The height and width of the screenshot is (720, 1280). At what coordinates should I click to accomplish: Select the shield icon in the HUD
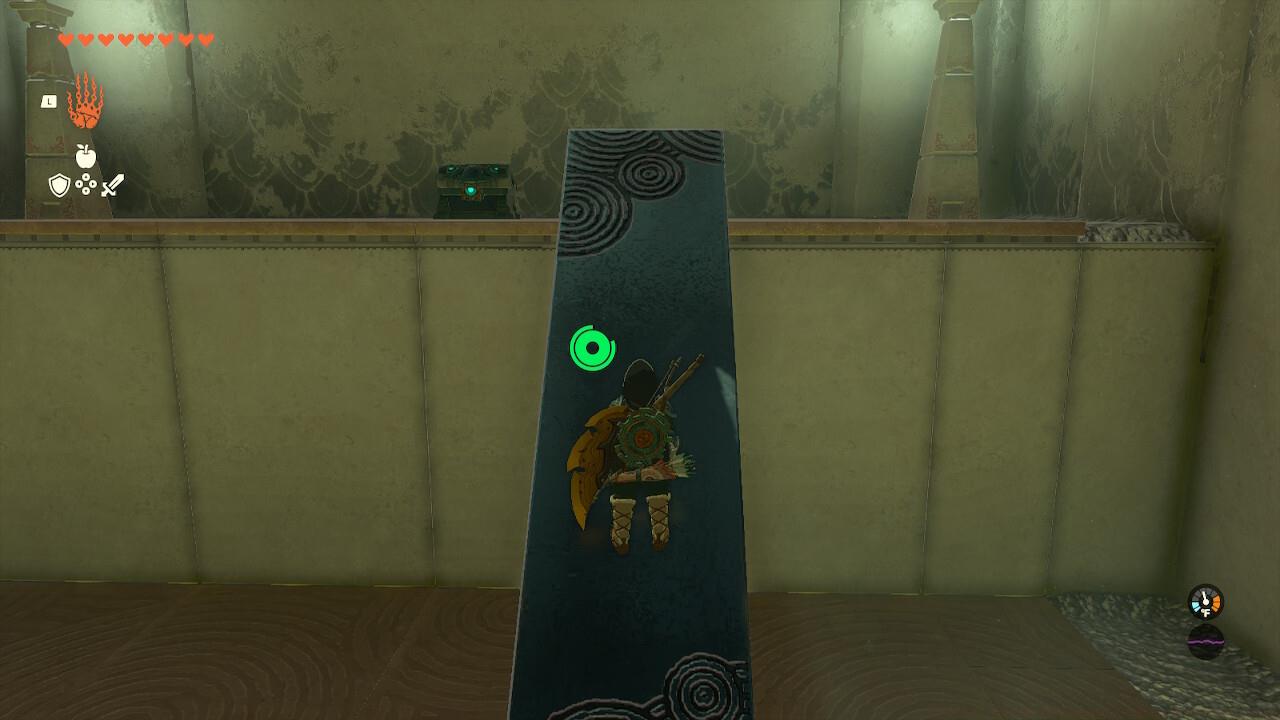pos(59,185)
